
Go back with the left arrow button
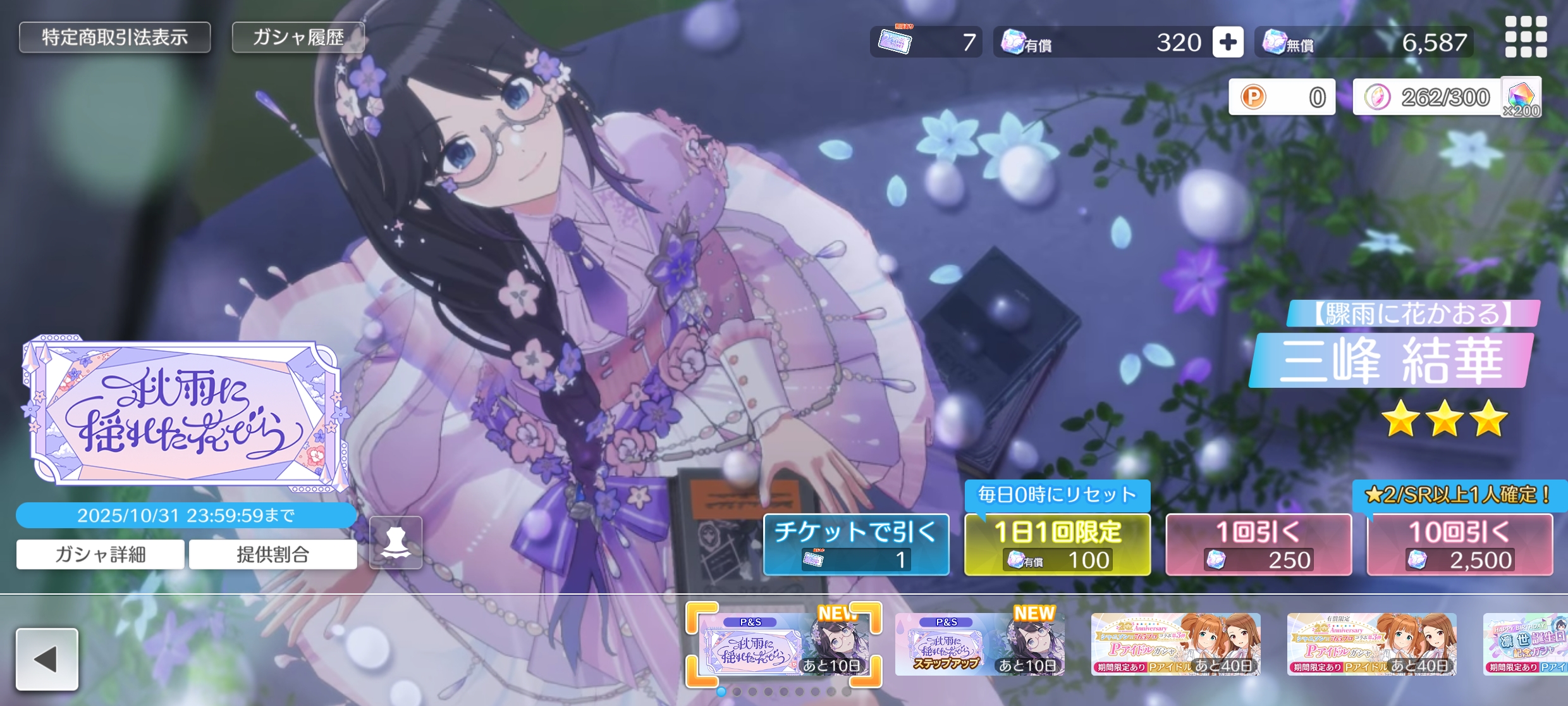tap(47, 659)
